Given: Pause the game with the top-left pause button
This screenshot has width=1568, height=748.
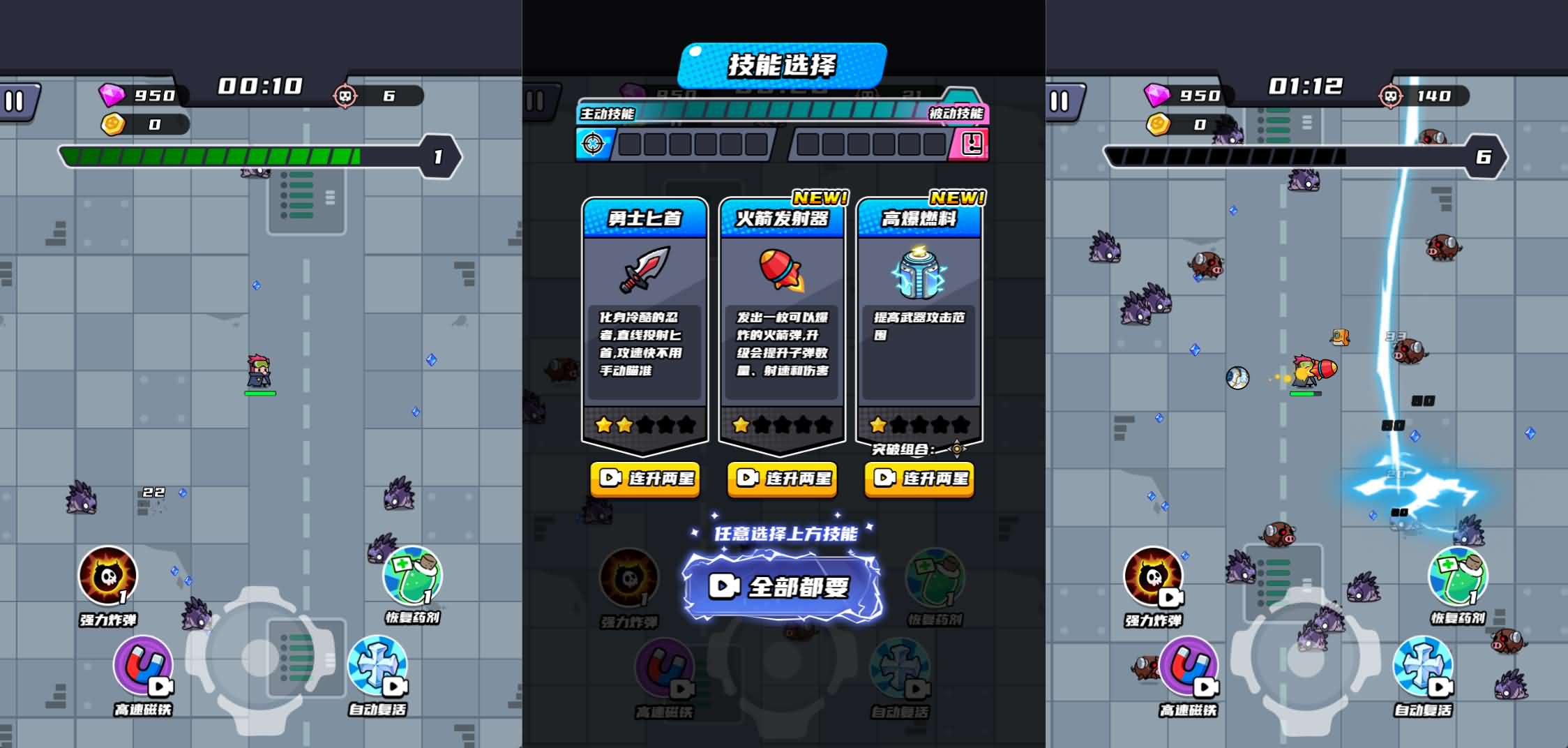Looking at the screenshot, I should pos(17,101).
